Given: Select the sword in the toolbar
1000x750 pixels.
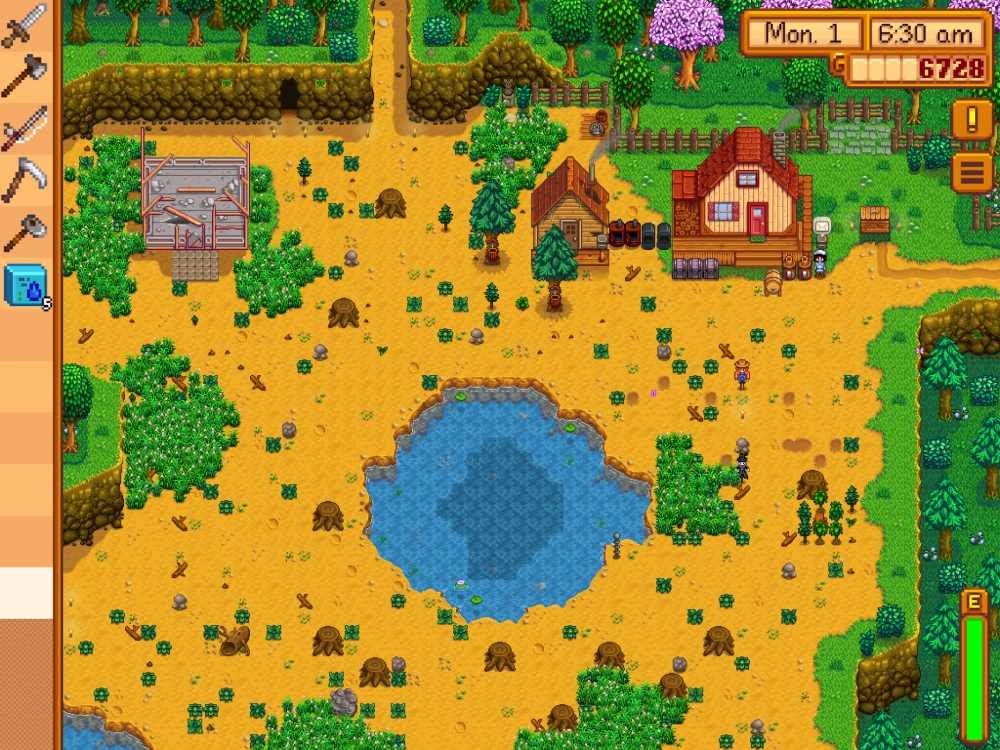Looking at the screenshot, I should tap(25, 24).
